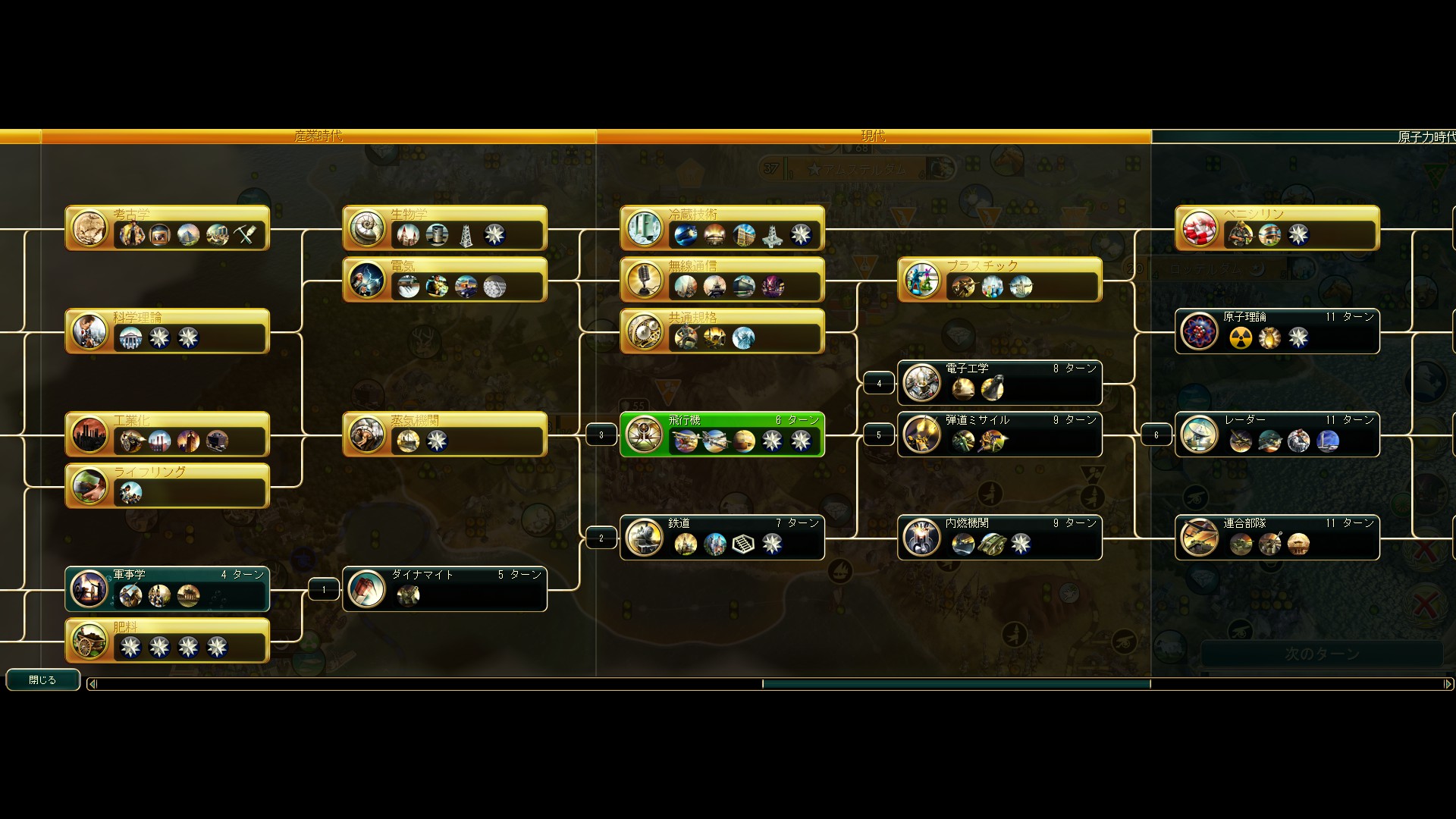1456x819 pixels.
Task: Pick the 弾道ミサイル technology
Action: (999, 435)
